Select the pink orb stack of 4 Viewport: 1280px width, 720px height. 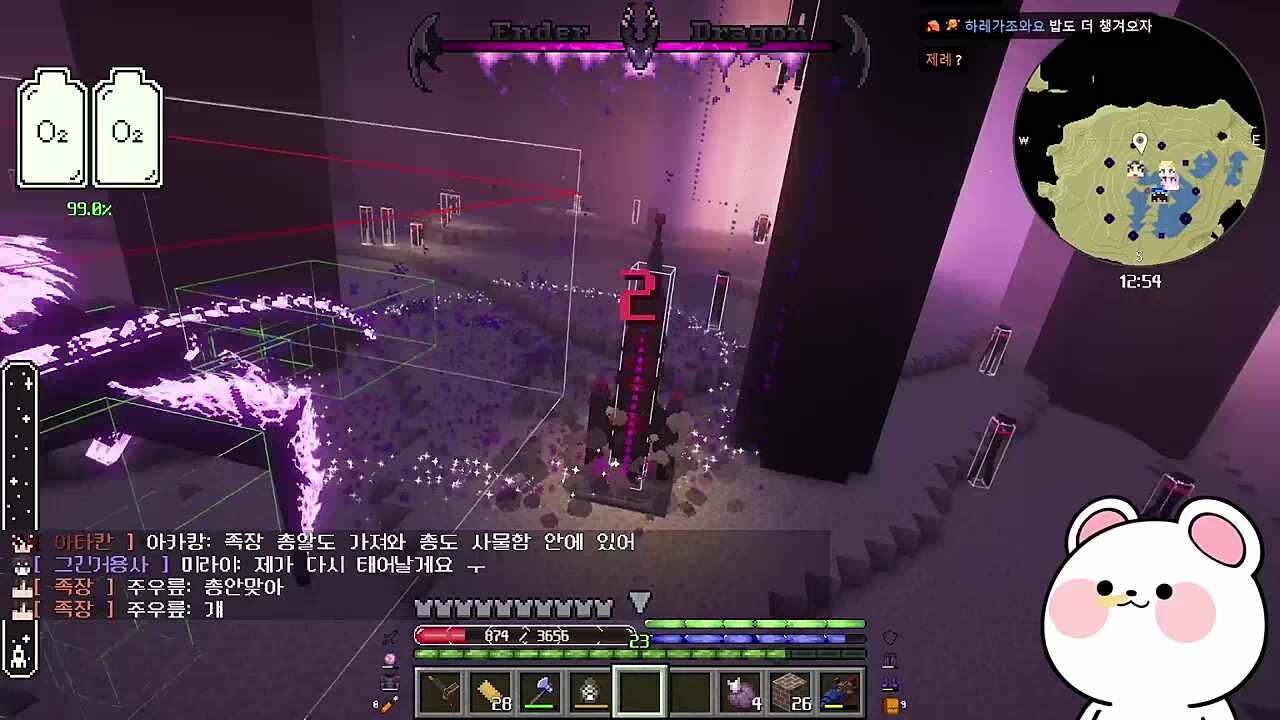coord(741,691)
